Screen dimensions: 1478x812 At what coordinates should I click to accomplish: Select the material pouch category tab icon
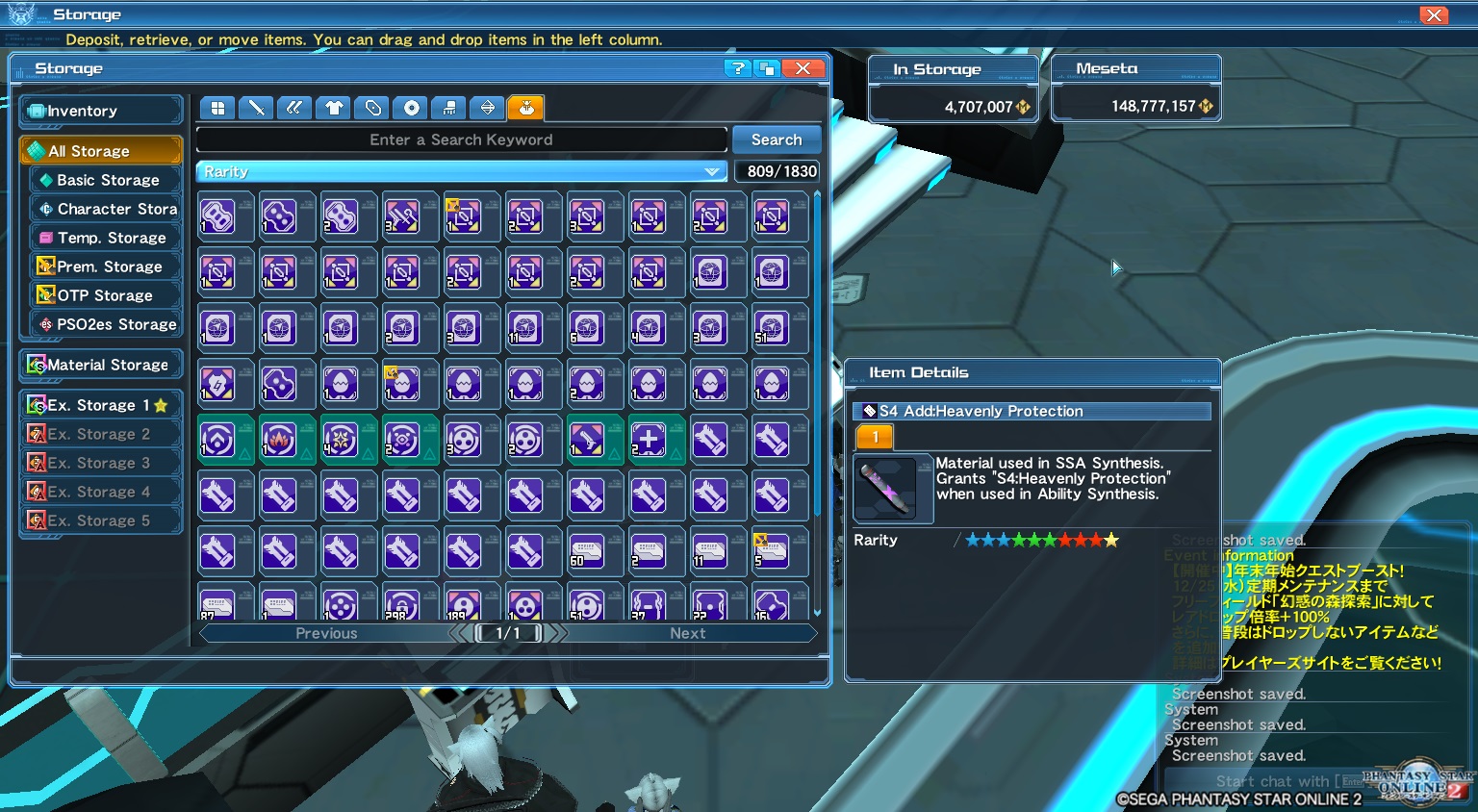[x=525, y=108]
